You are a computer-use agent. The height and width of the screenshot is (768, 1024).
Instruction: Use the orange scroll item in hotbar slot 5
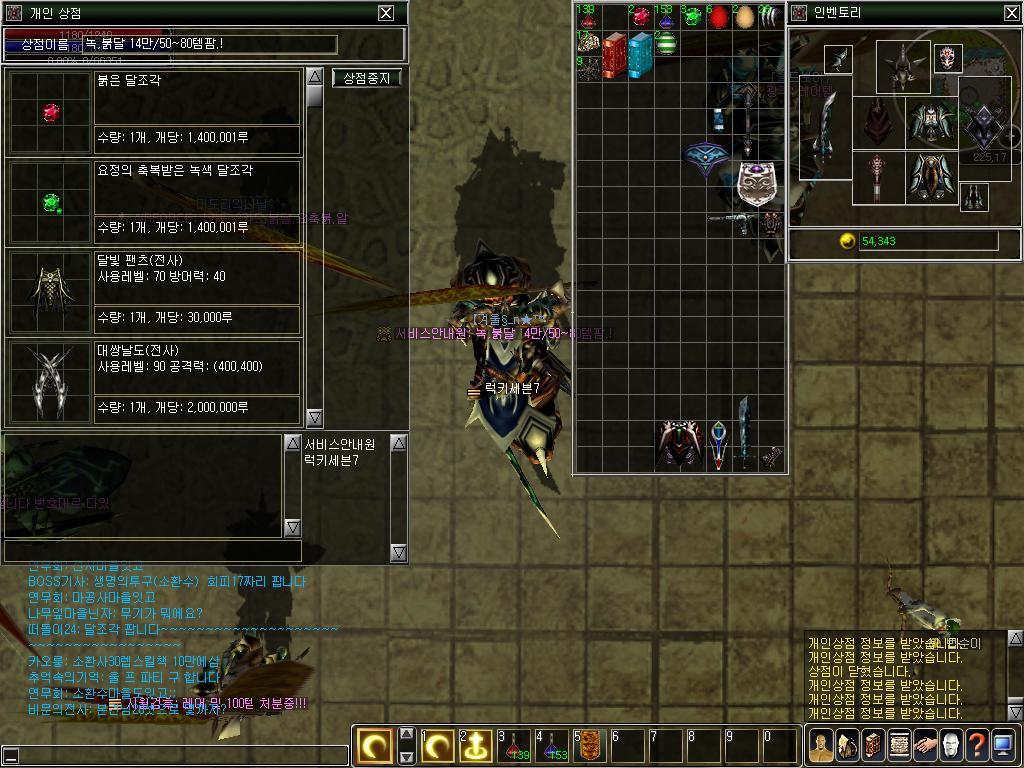click(589, 746)
